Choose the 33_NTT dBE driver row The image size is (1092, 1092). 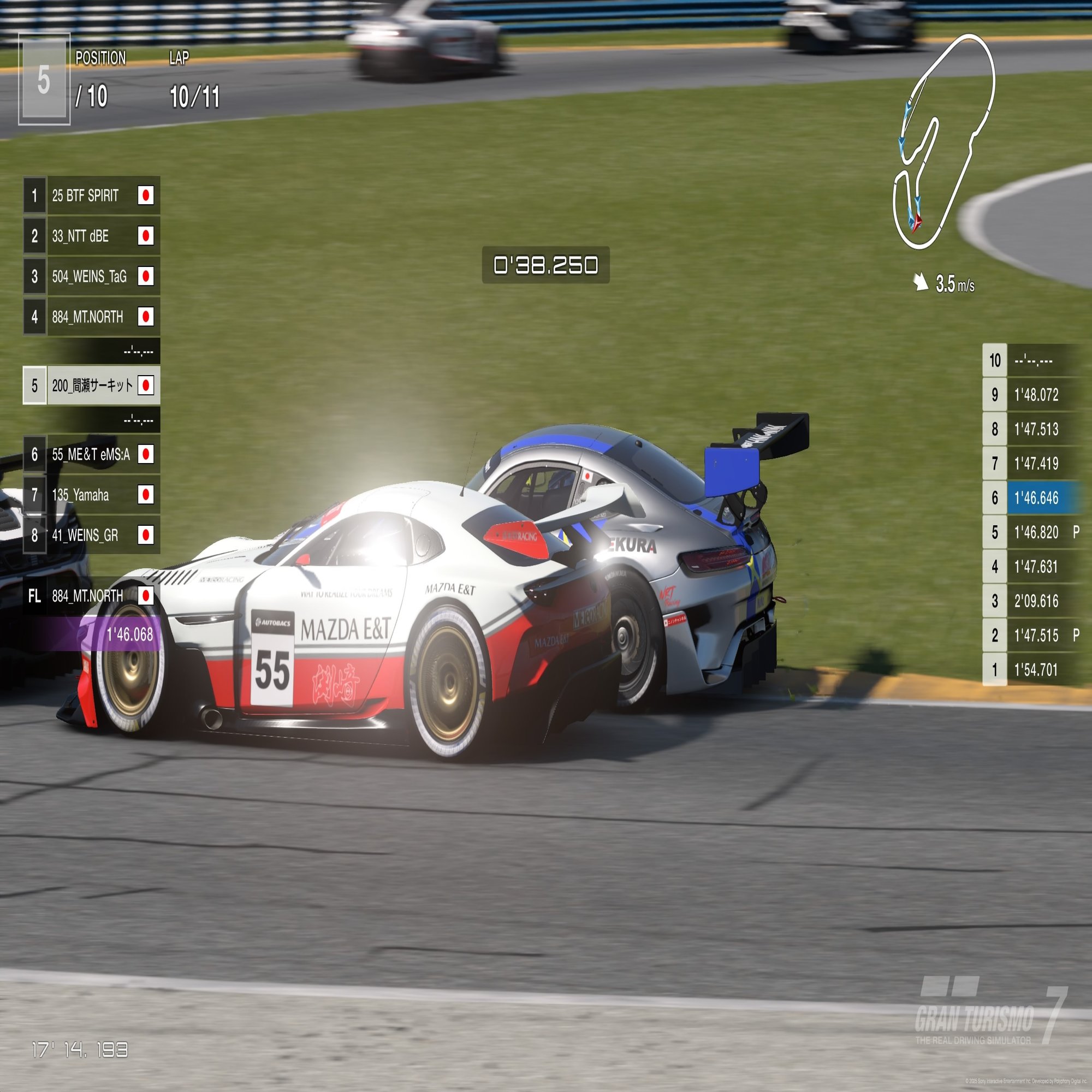tap(92, 236)
